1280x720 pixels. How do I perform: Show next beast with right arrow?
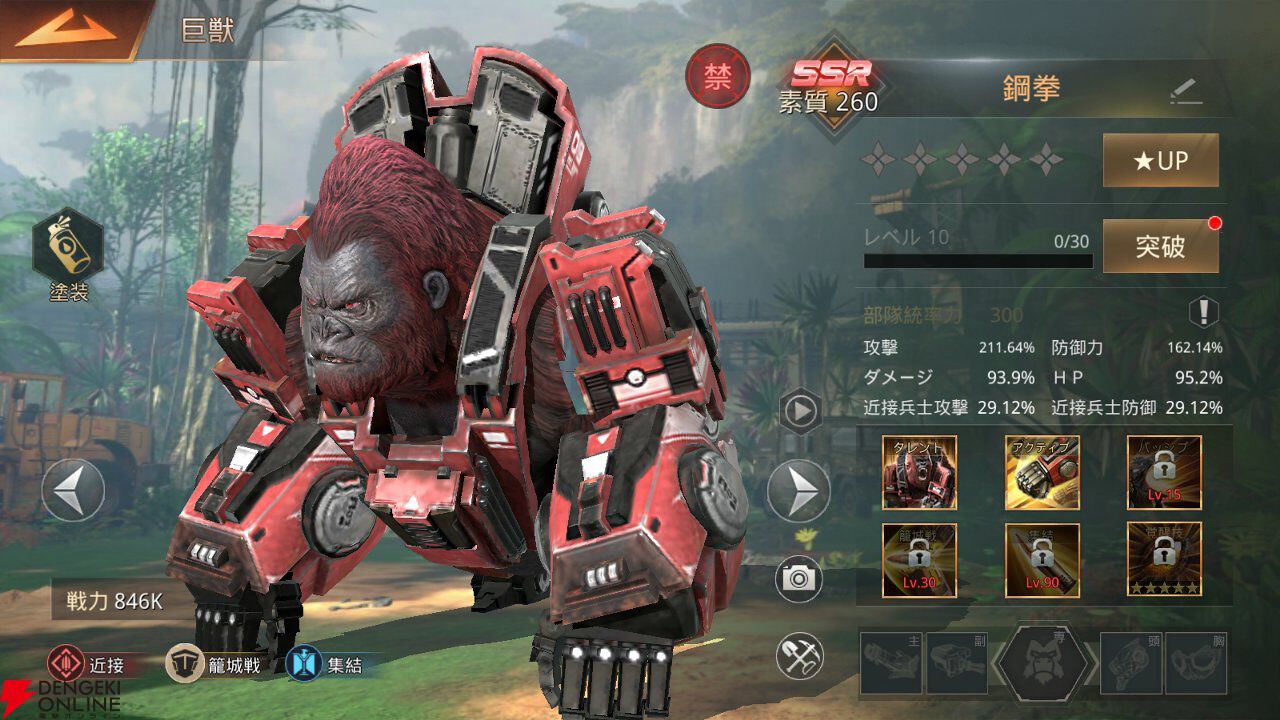[798, 490]
